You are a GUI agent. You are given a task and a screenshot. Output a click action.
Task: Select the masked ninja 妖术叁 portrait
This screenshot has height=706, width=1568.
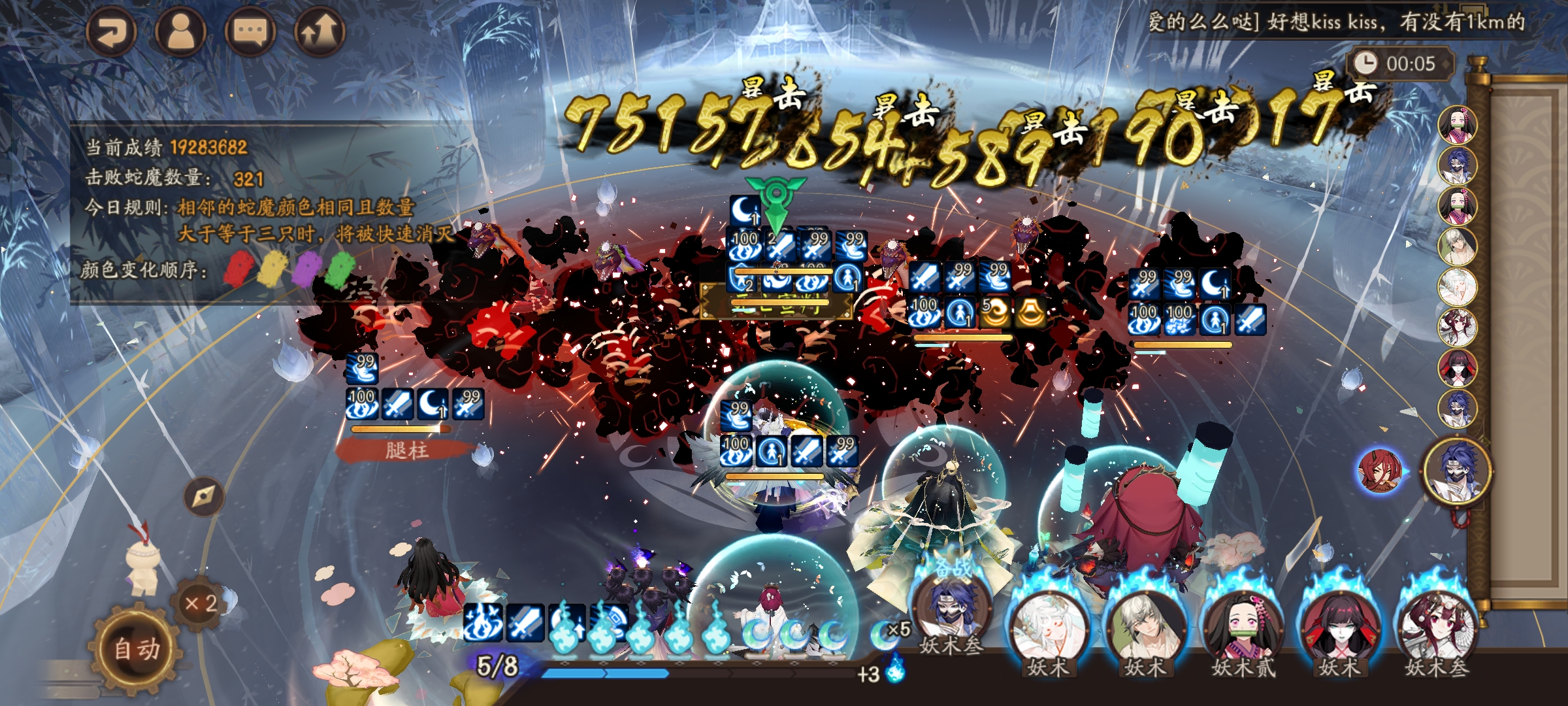952,611
